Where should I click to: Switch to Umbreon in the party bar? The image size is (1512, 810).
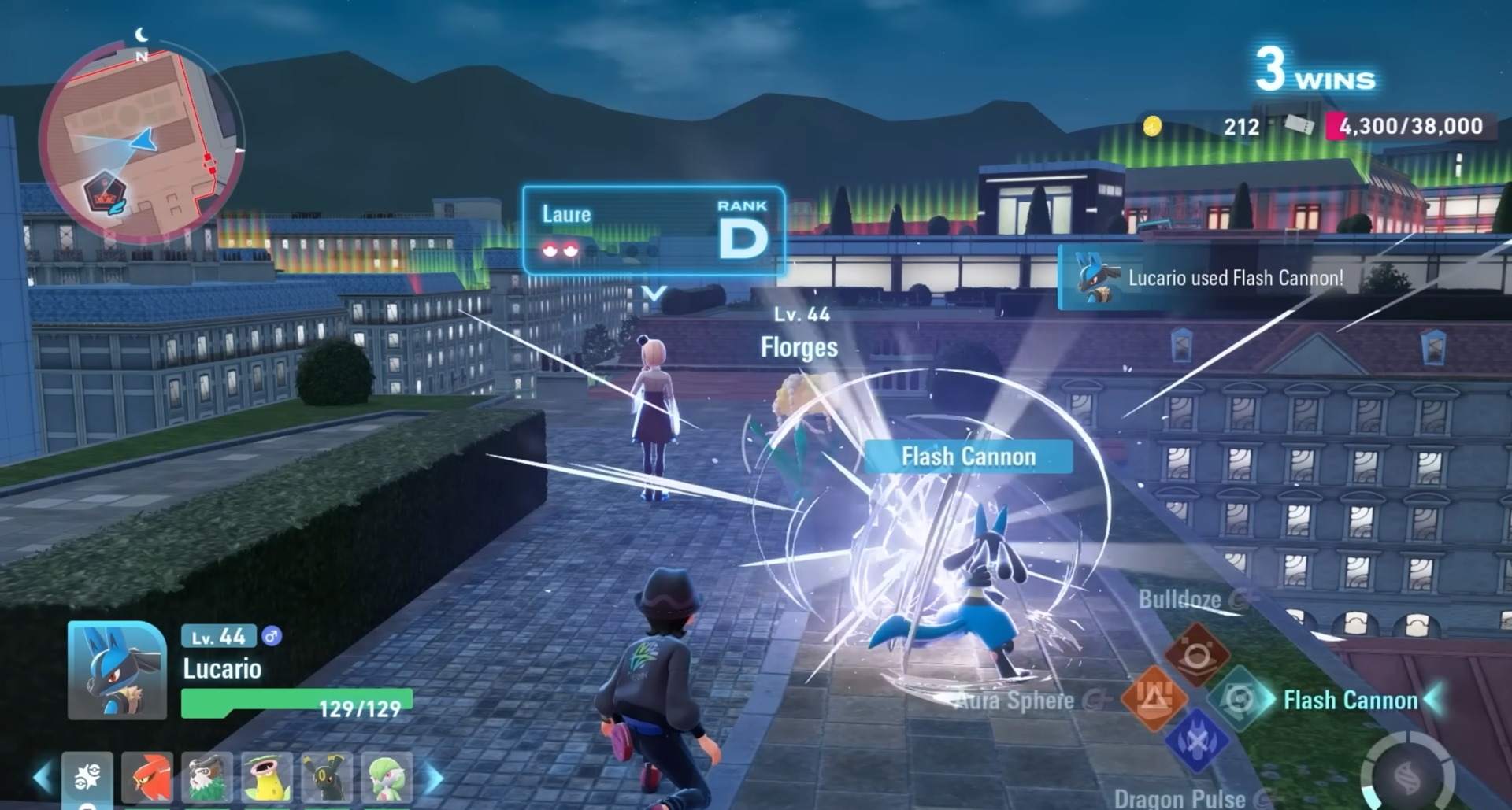point(327,777)
